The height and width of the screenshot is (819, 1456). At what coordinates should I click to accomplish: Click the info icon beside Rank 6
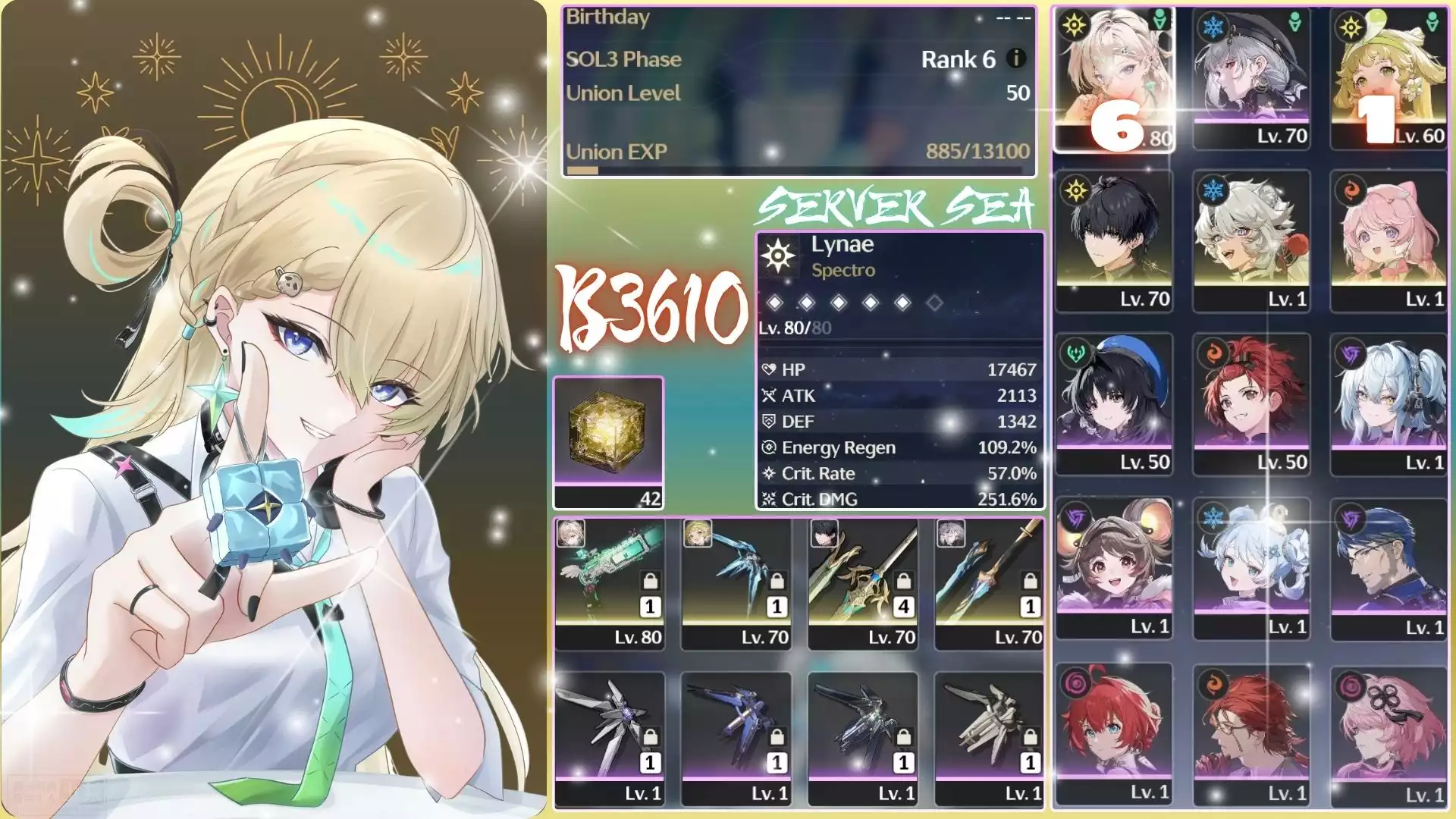(x=1016, y=58)
